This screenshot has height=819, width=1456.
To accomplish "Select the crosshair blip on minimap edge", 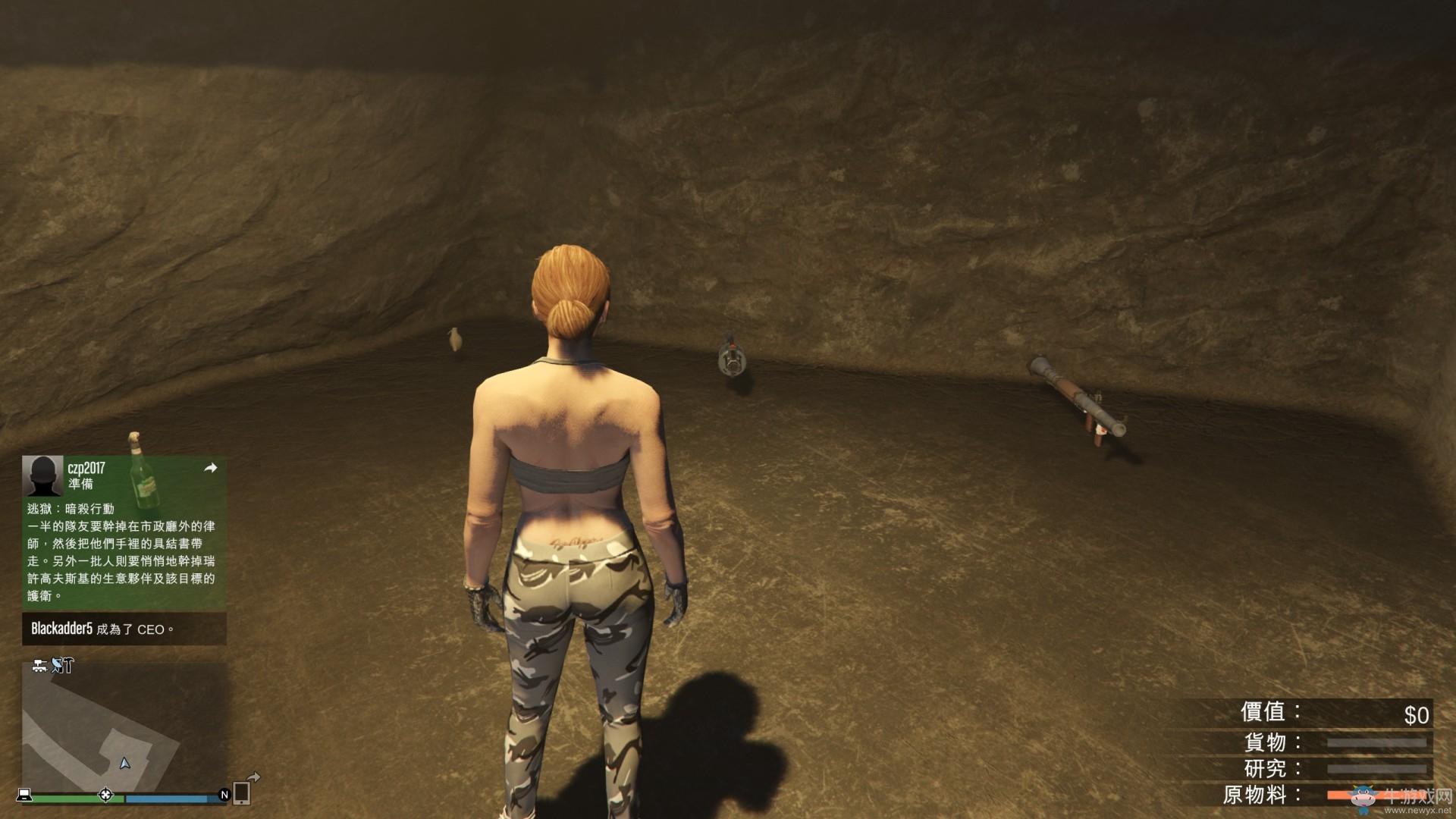I will pyautogui.click(x=105, y=795).
